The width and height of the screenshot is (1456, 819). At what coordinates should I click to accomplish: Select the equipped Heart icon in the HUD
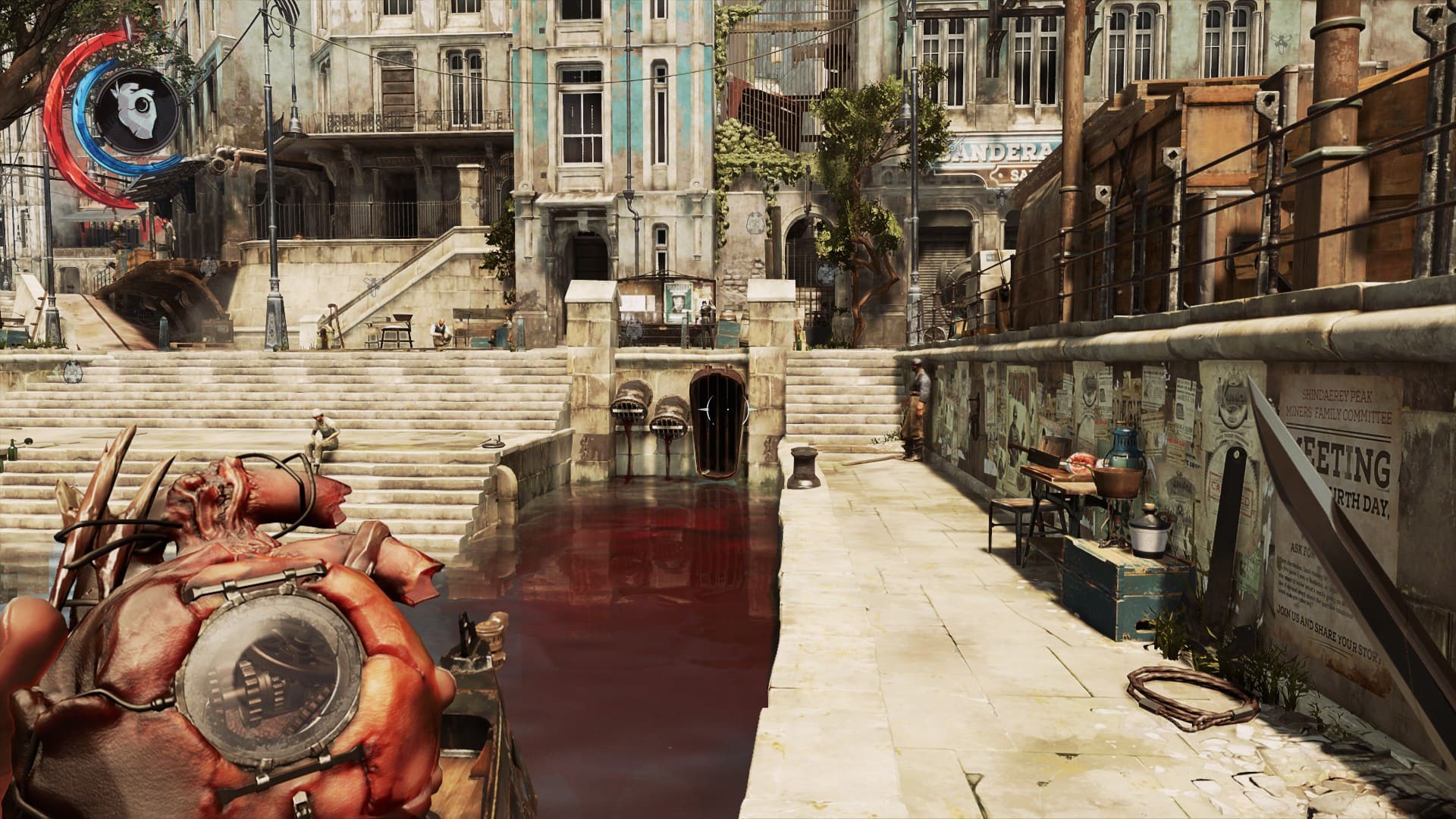click(x=138, y=111)
